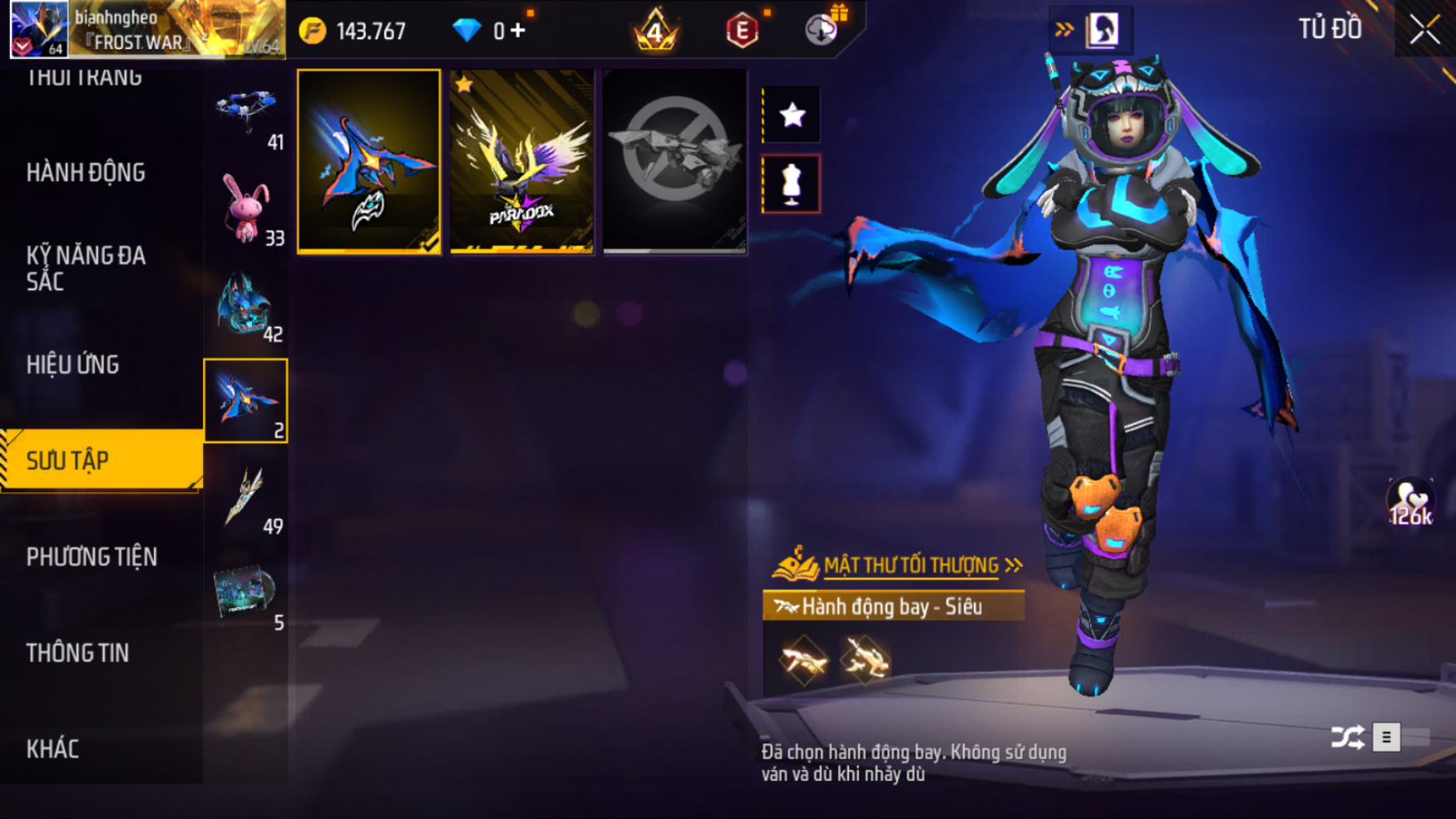1456x819 pixels.
Task: Switch to Kỹ Năng Đa Sắc tab
Action: (86, 268)
